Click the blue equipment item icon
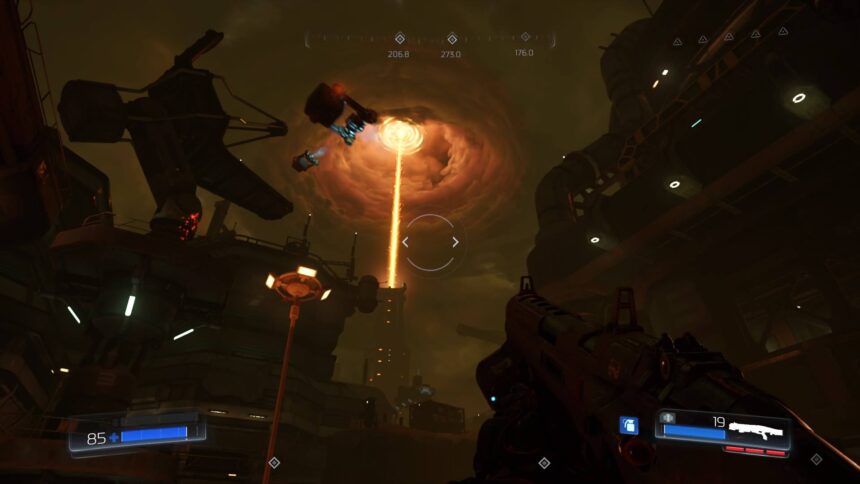860x484 pixels. [x=628, y=426]
